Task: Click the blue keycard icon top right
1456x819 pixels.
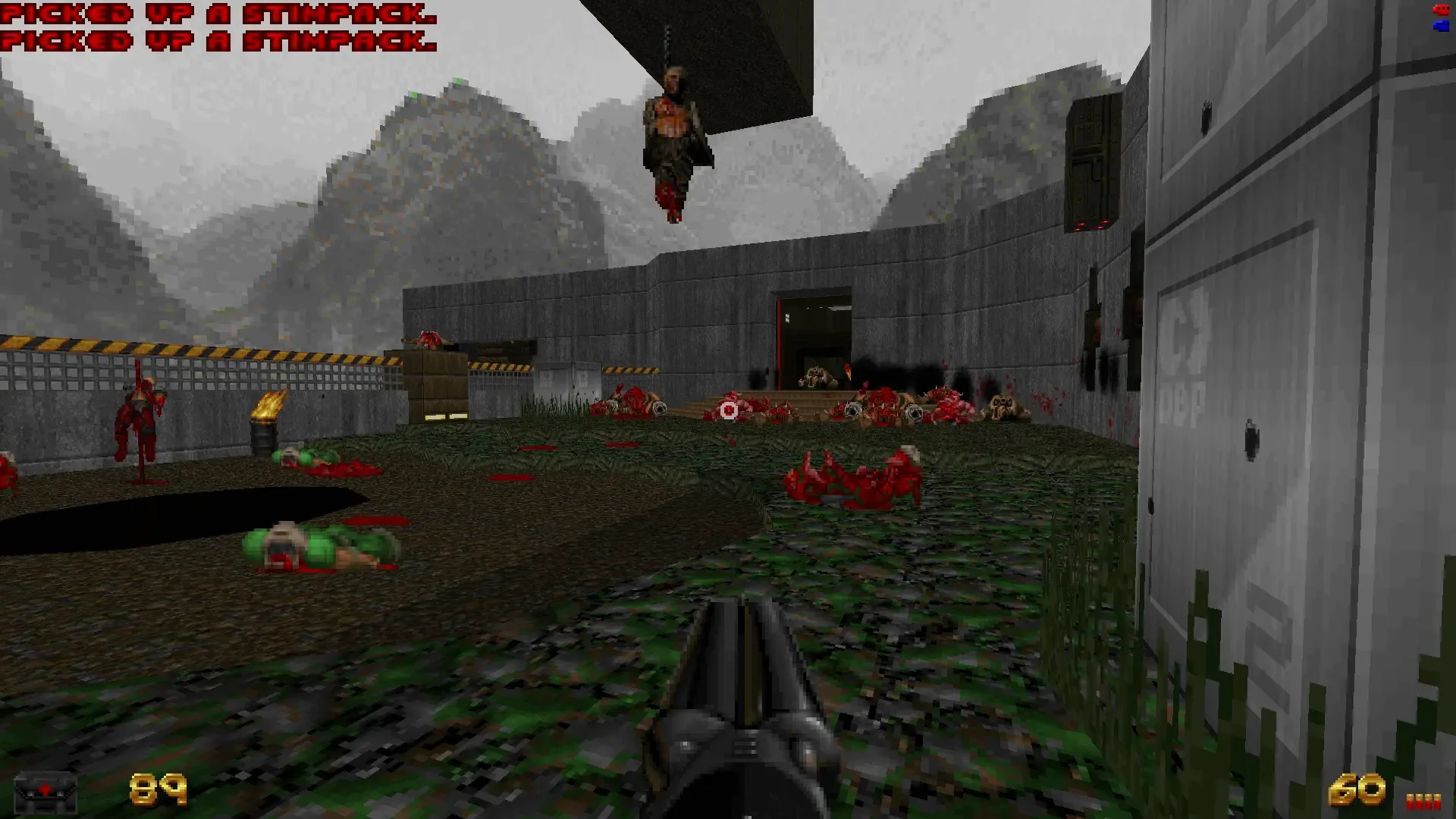Action: [x=1440, y=27]
